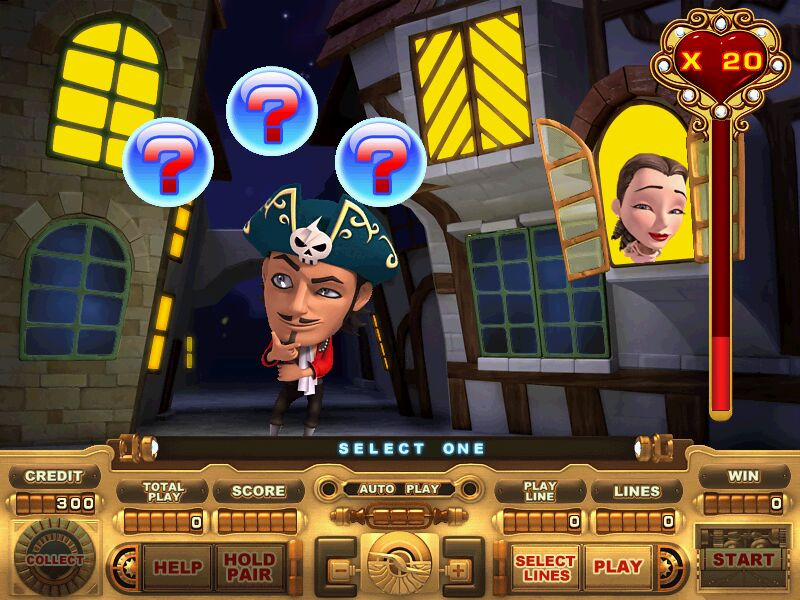Pick the highest question mark bubble

[272, 110]
